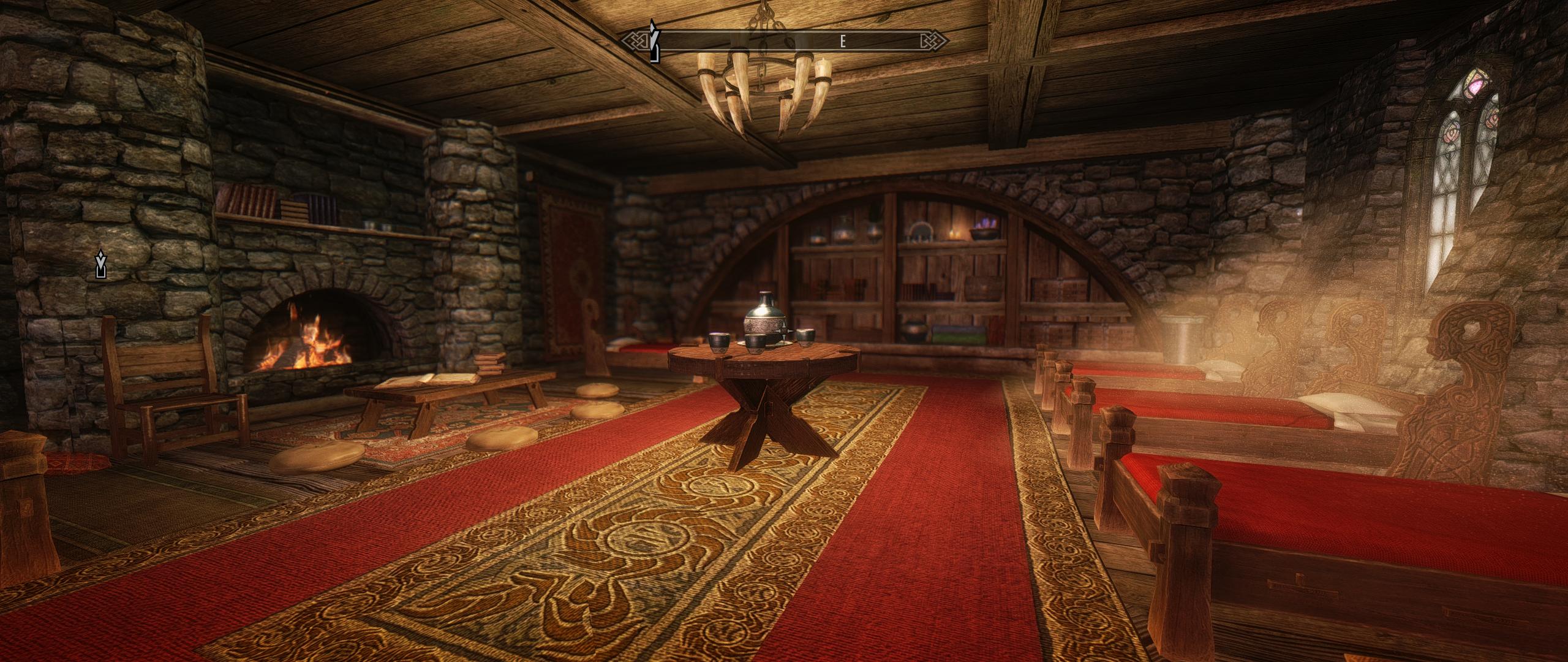Select the floating quest objective marker

coord(101,264)
